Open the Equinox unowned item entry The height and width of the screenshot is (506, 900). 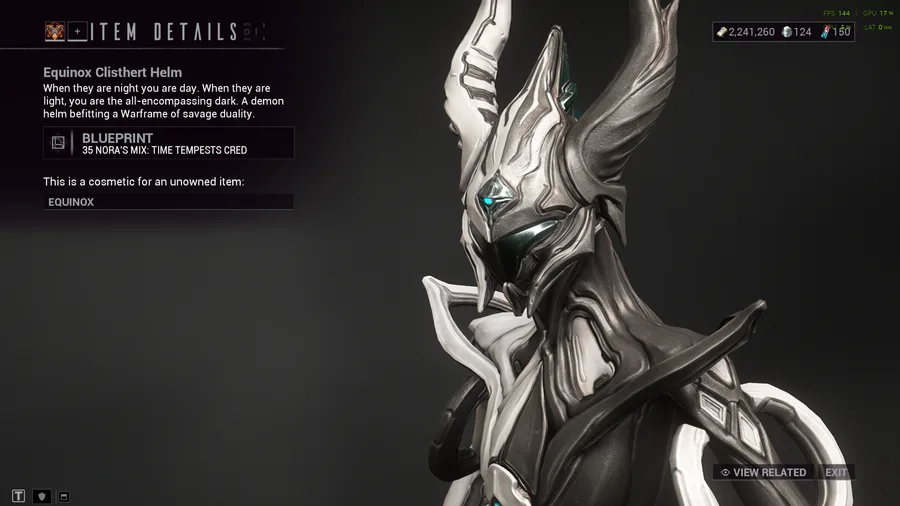(169, 202)
